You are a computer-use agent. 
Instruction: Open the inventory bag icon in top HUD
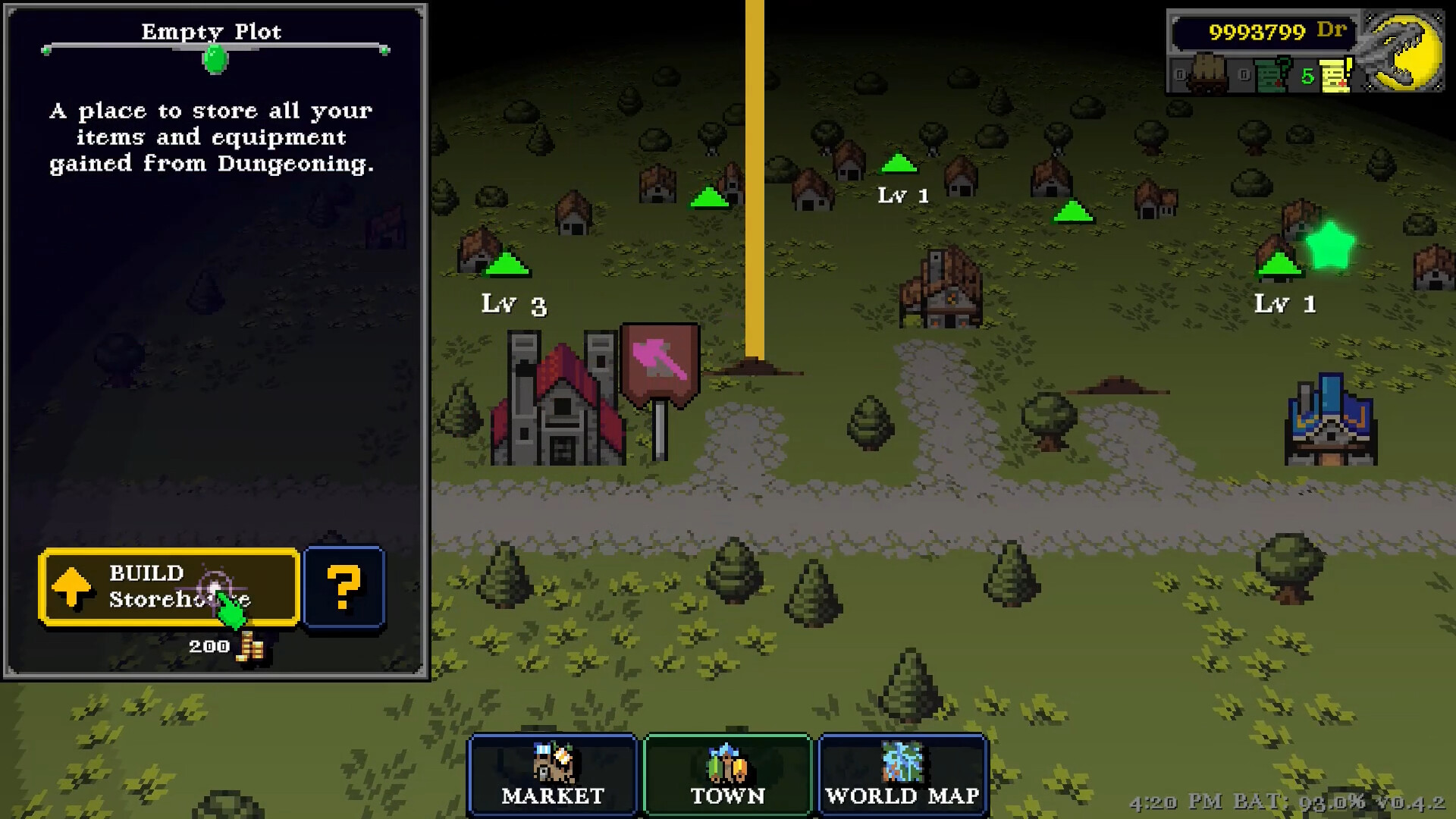tap(1207, 72)
